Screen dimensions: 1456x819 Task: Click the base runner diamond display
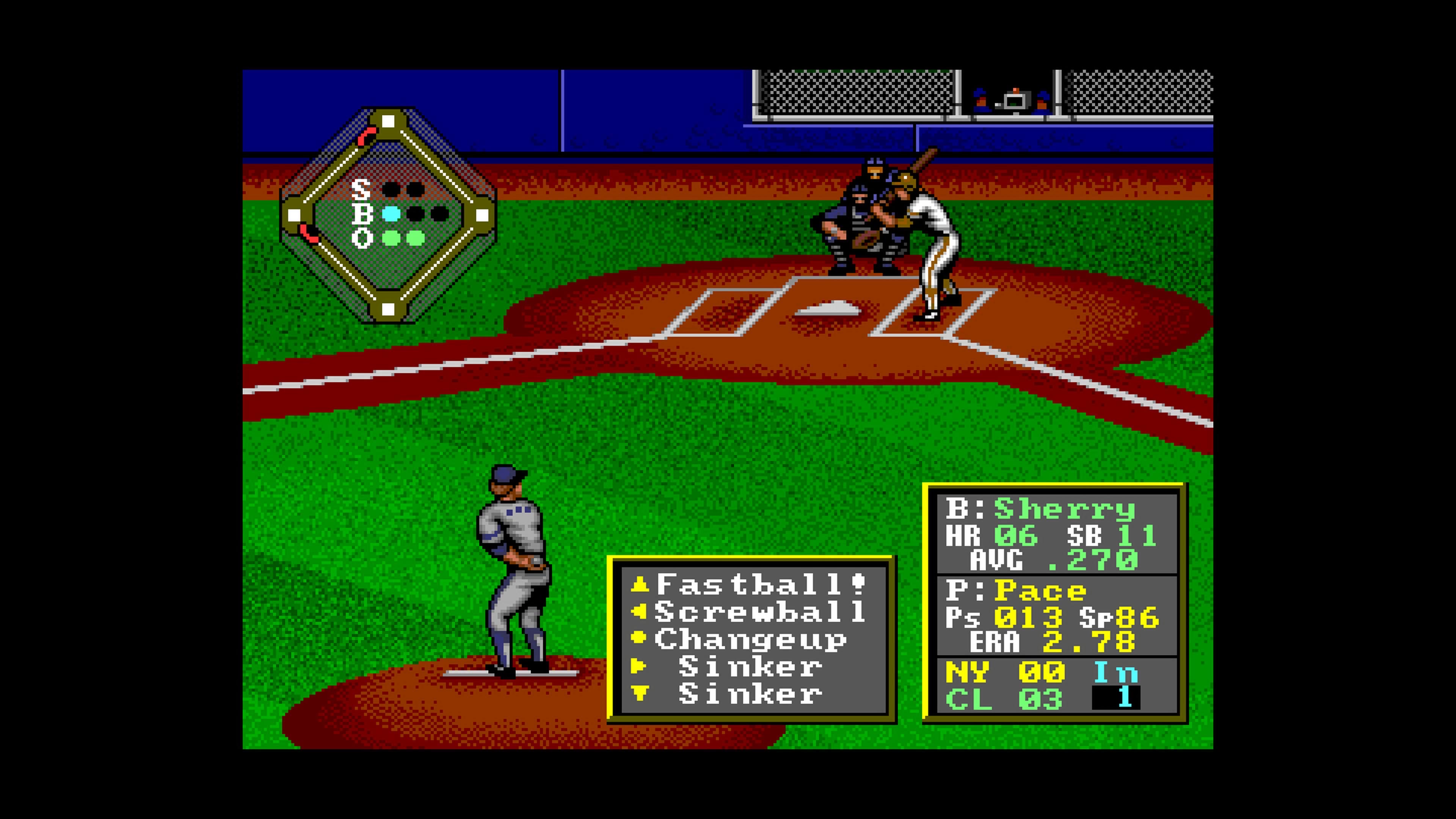(x=388, y=215)
